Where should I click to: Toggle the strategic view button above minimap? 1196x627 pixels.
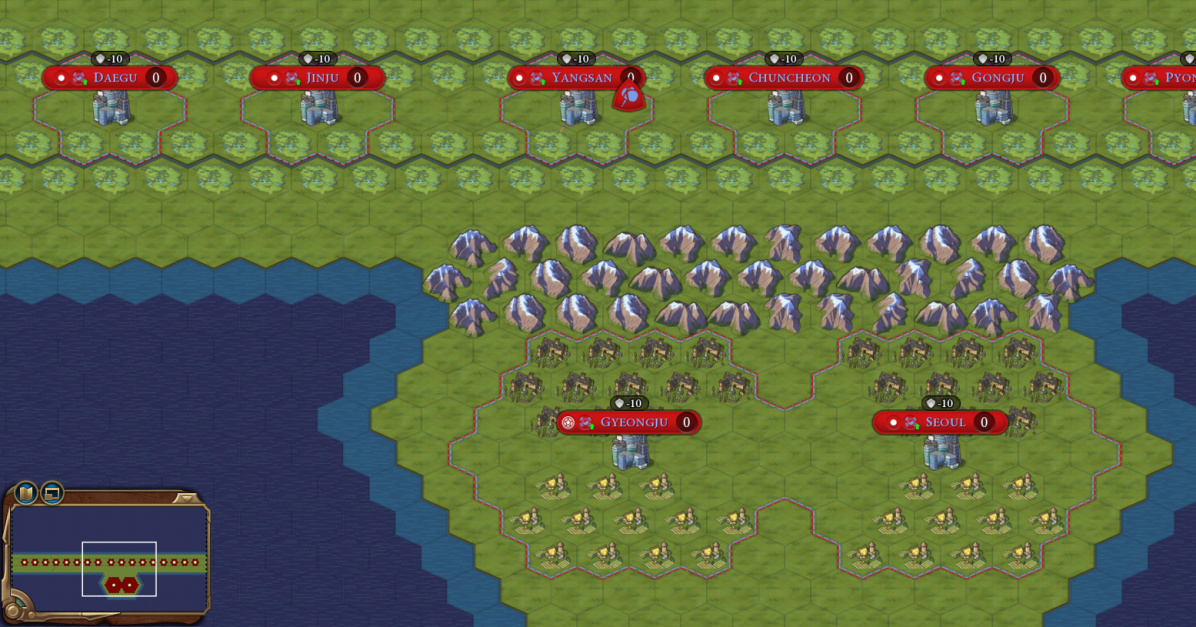(x=52, y=492)
